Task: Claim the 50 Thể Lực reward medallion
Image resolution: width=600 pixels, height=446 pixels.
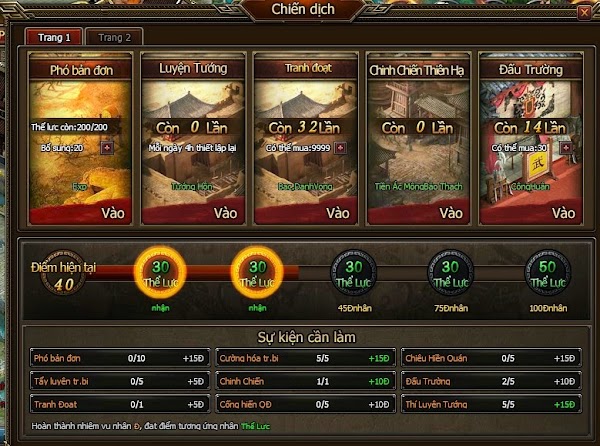Action: click(549, 271)
